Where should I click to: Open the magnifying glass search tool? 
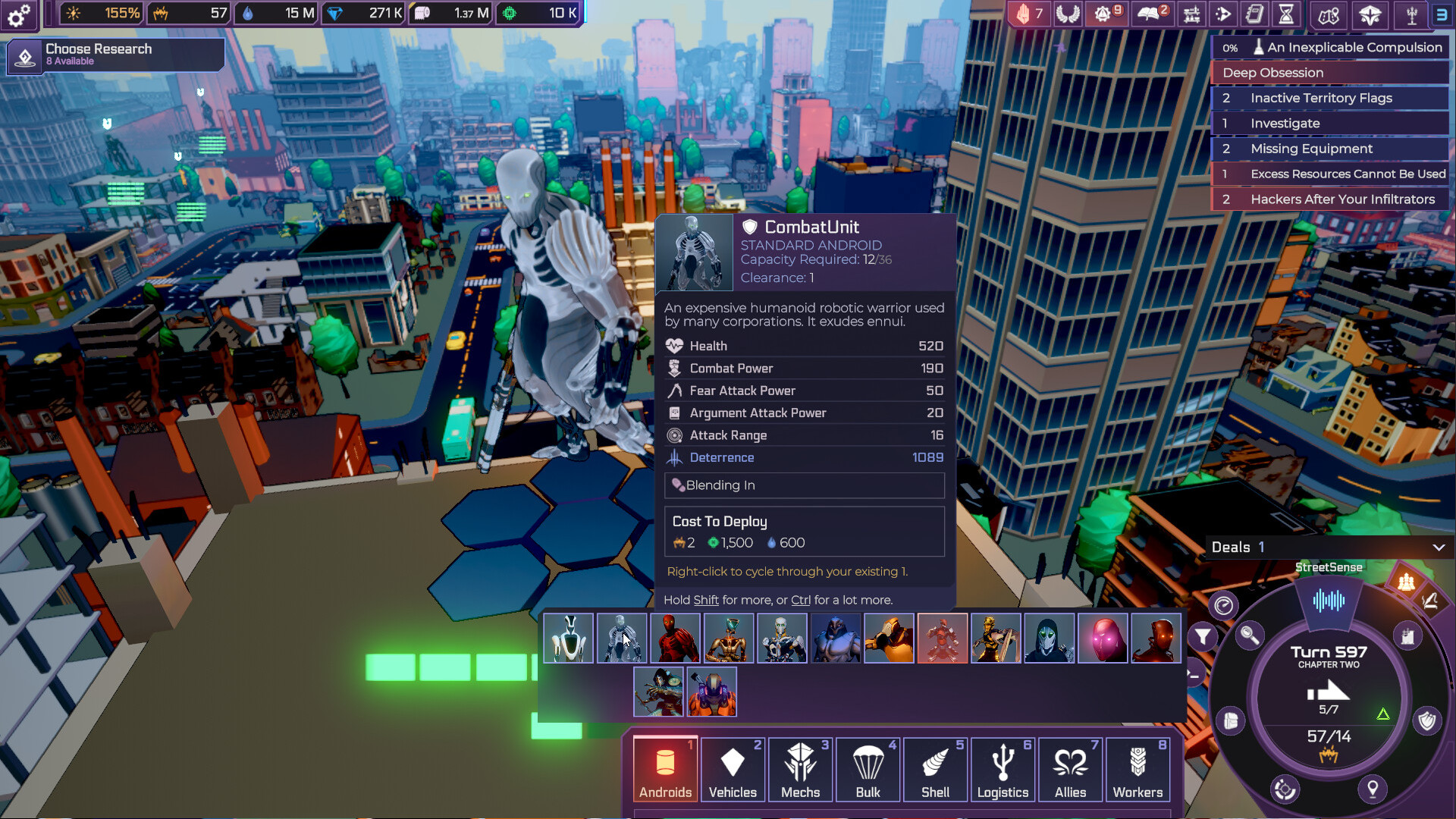[1250, 635]
